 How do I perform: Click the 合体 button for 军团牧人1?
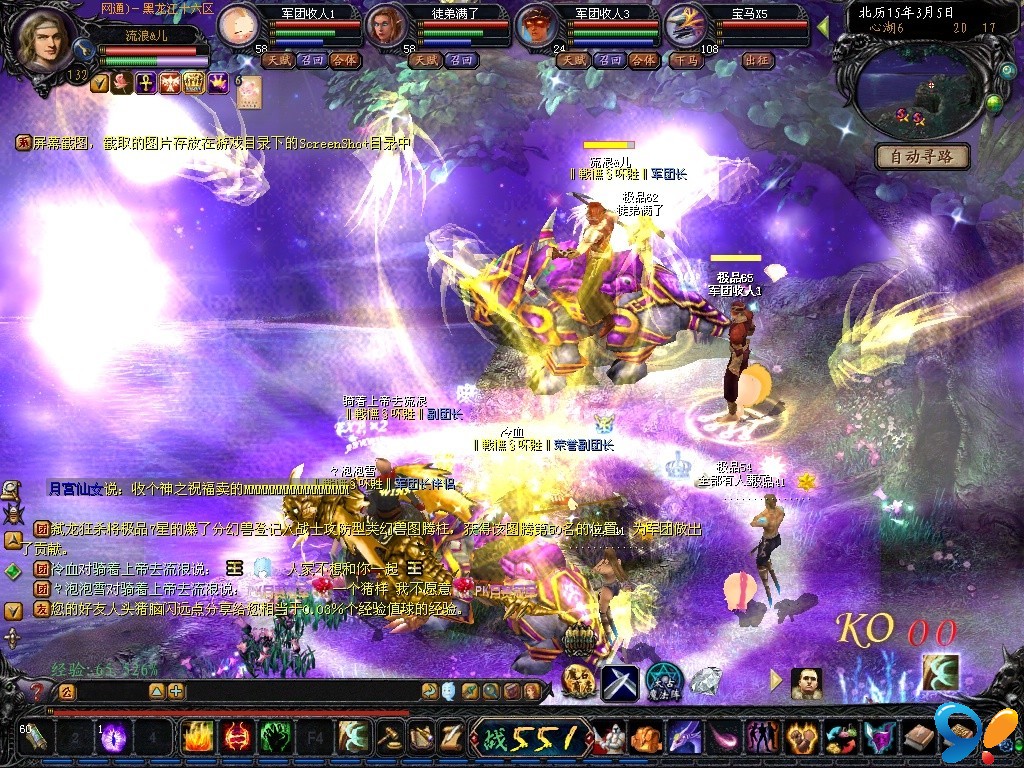(345, 60)
